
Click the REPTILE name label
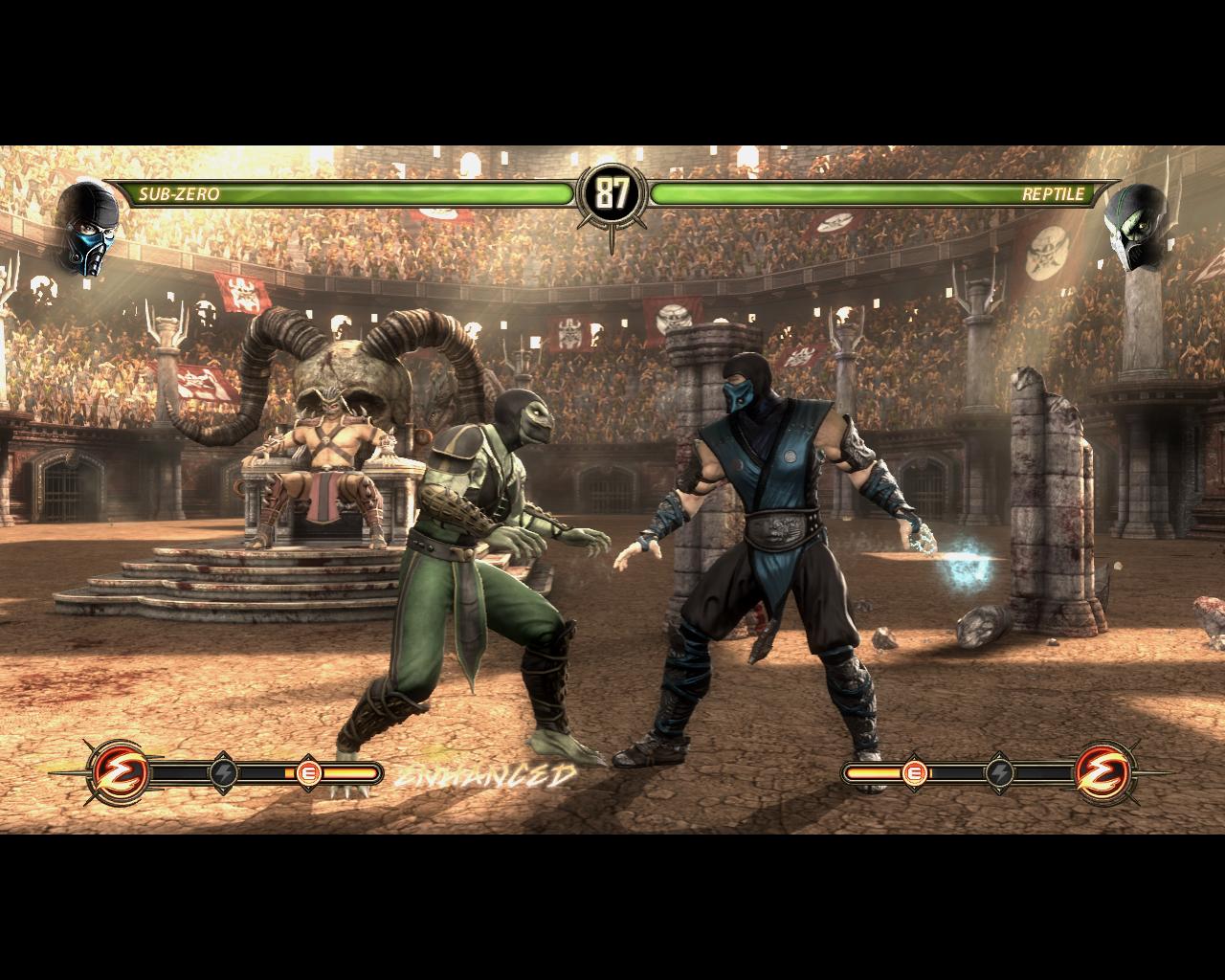coord(1054,194)
